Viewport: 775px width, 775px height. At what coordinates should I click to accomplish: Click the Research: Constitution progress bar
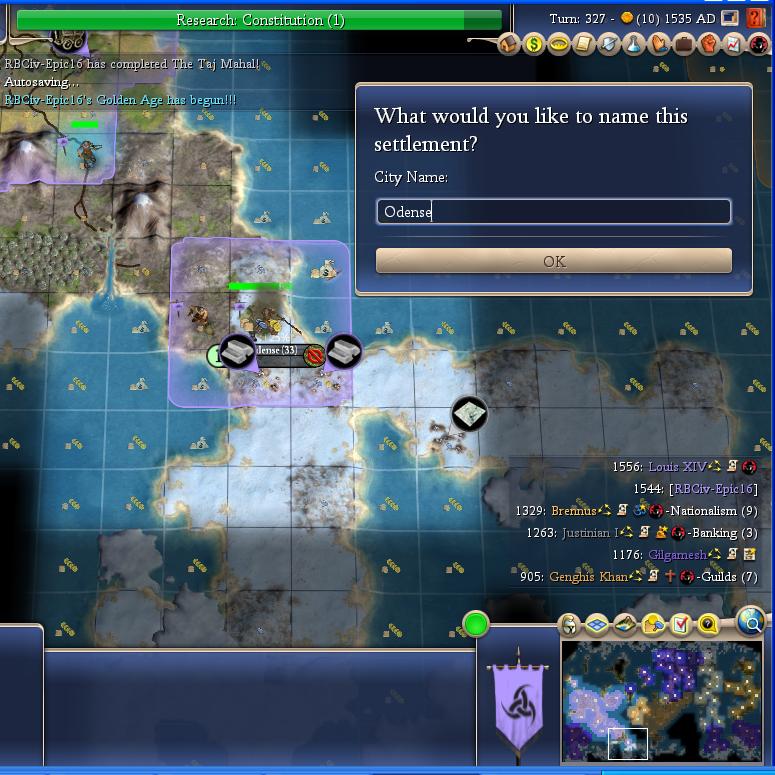[x=259, y=20]
